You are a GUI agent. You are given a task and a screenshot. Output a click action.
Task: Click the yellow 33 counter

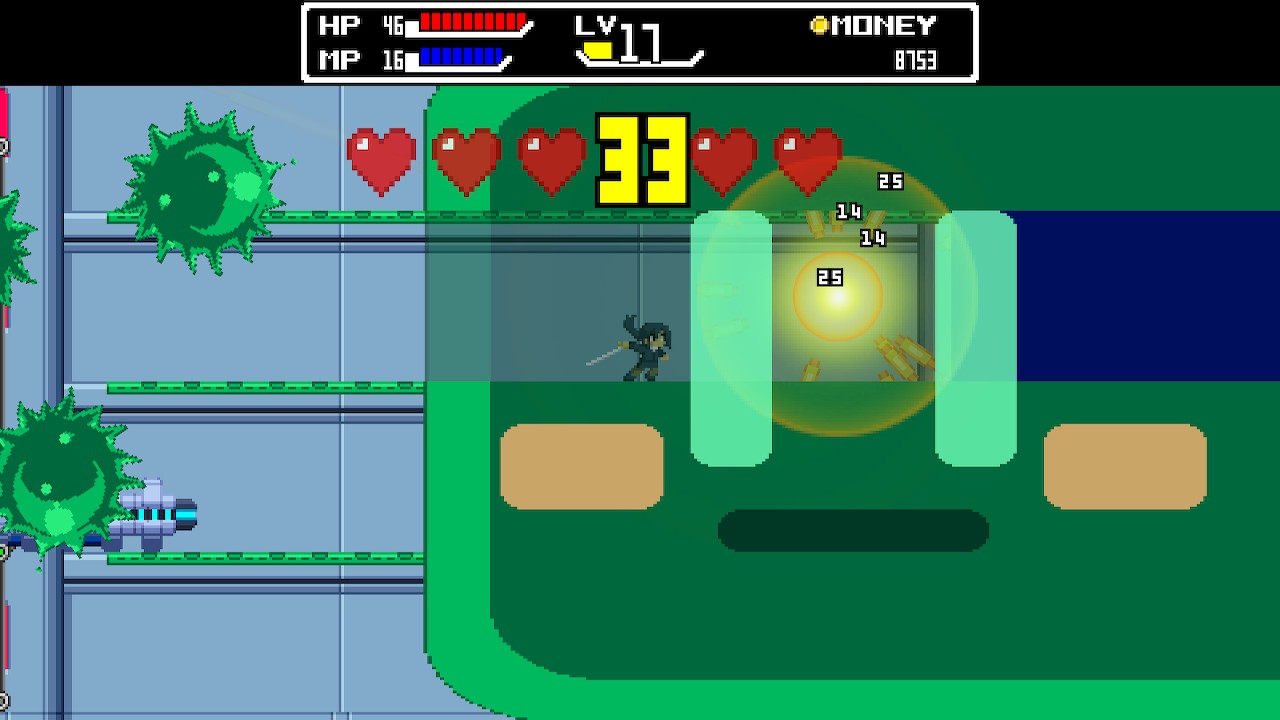(641, 160)
